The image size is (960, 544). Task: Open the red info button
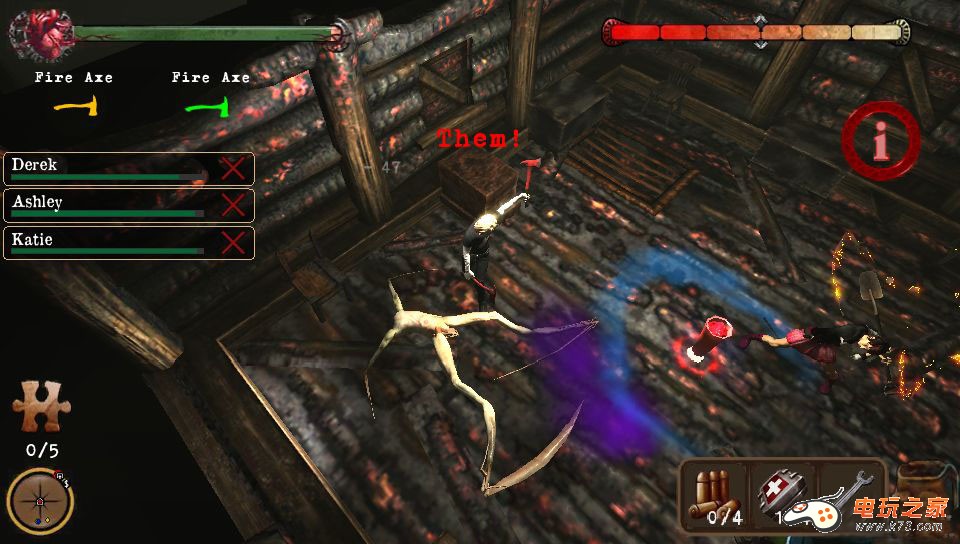(x=880, y=145)
